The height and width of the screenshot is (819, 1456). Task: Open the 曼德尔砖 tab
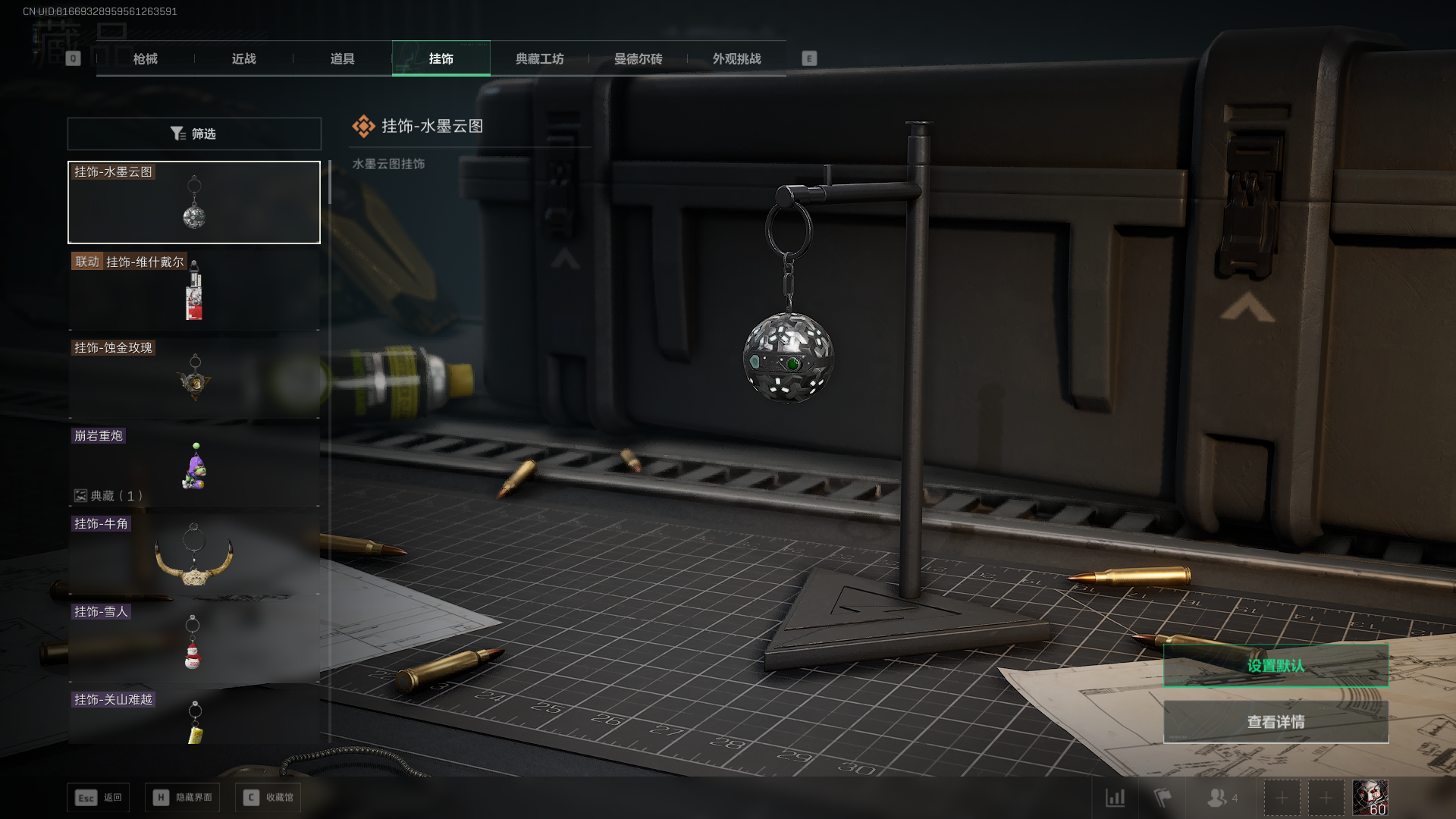[x=638, y=58]
